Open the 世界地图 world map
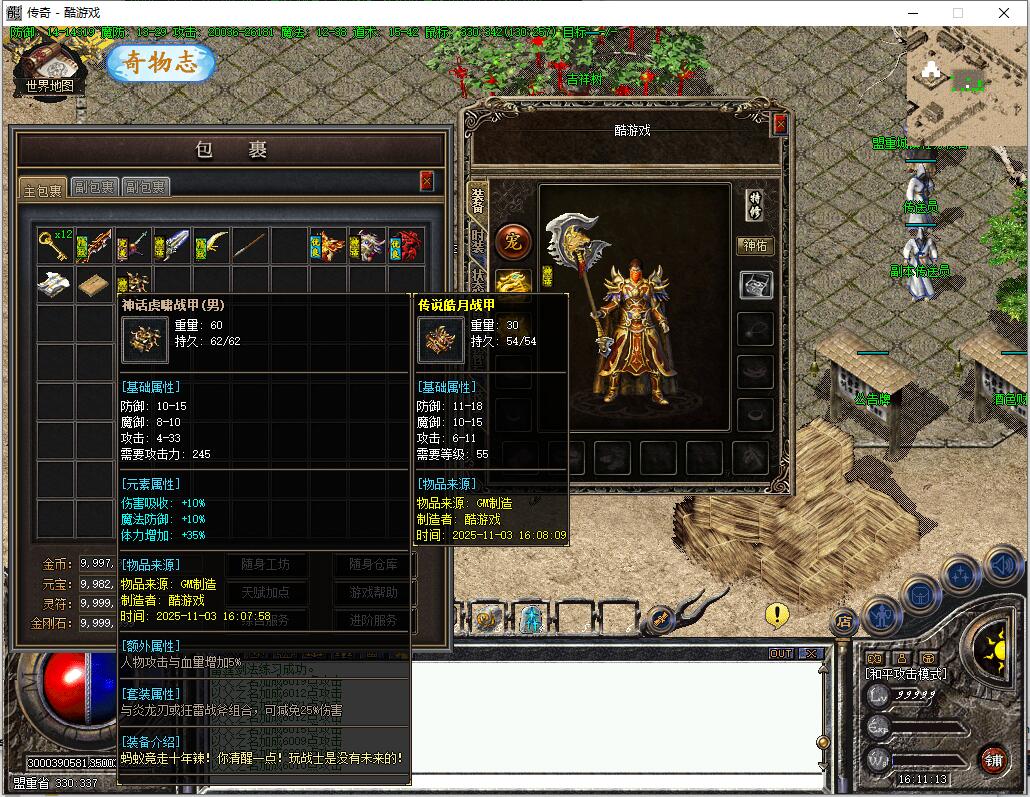This screenshot has height=797, width=1030. tap(50, 70)
